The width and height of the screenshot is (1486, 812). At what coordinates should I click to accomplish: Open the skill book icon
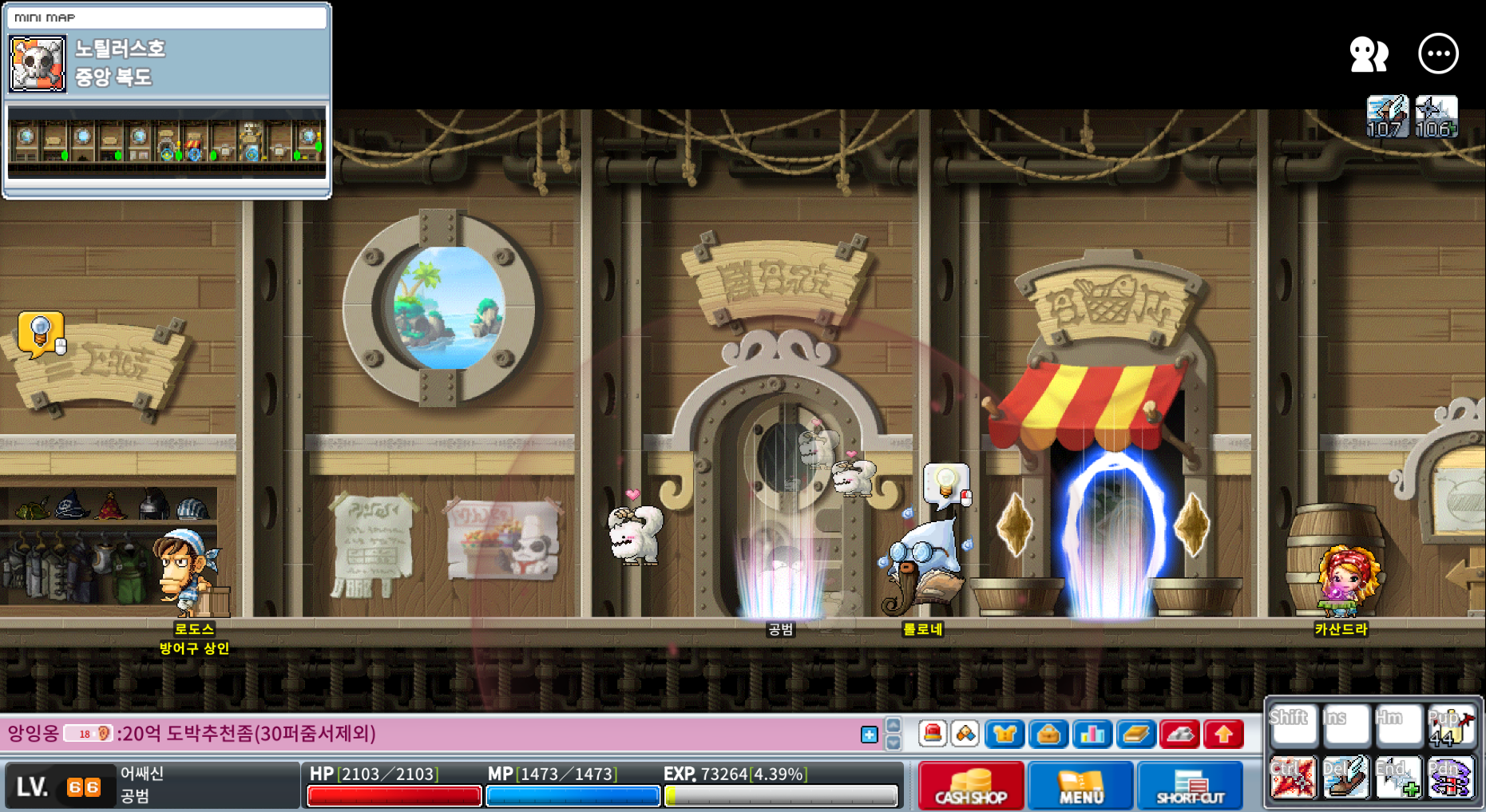tap(1135, 733)
